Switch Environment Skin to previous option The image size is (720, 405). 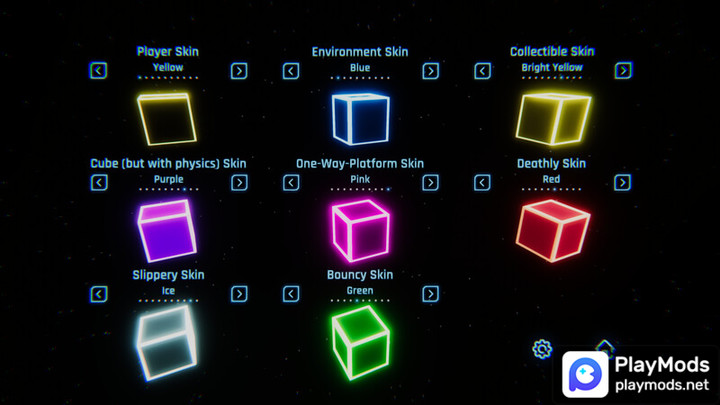click(291, 71)
